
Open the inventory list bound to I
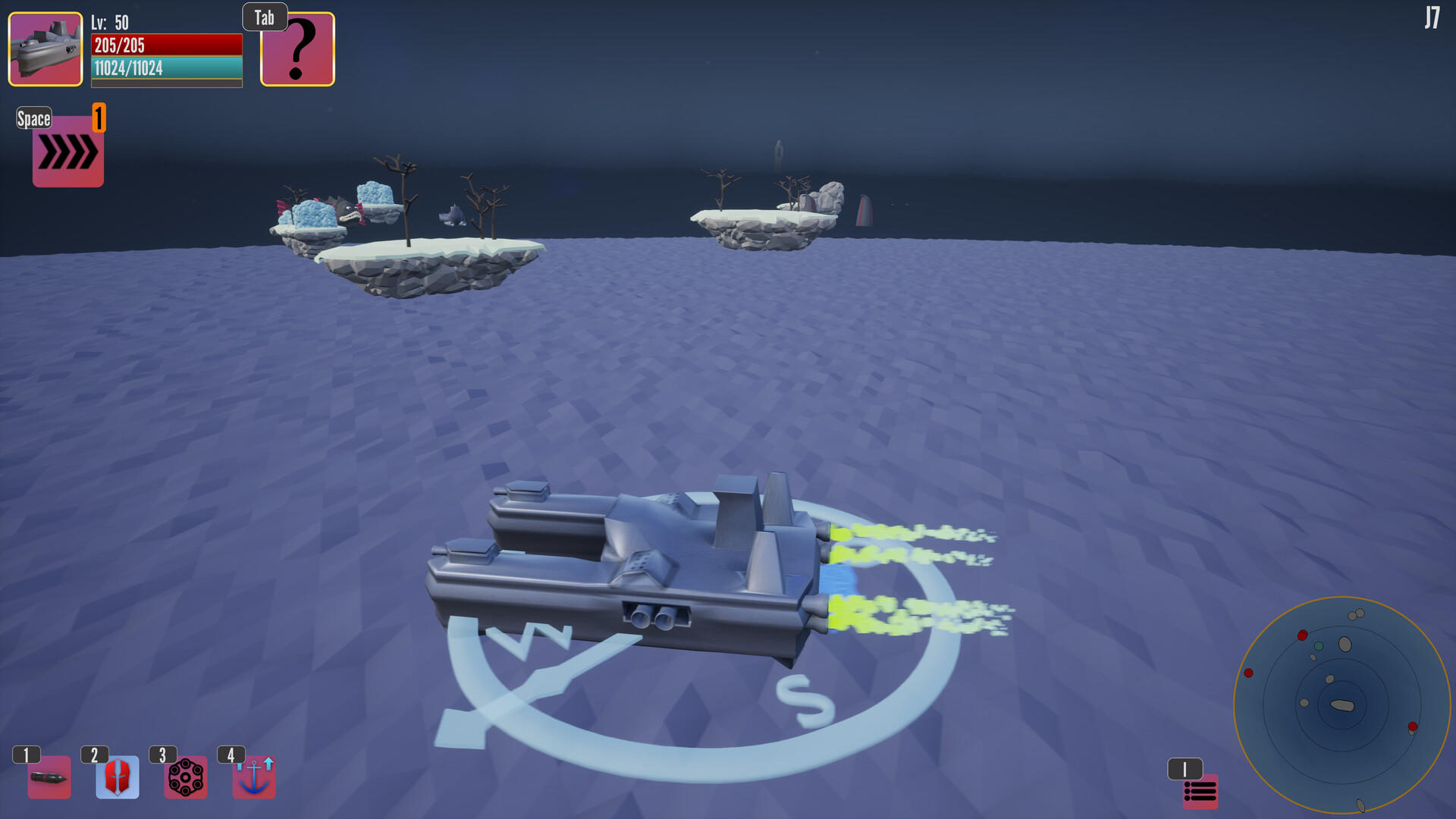coord(1200,792)
